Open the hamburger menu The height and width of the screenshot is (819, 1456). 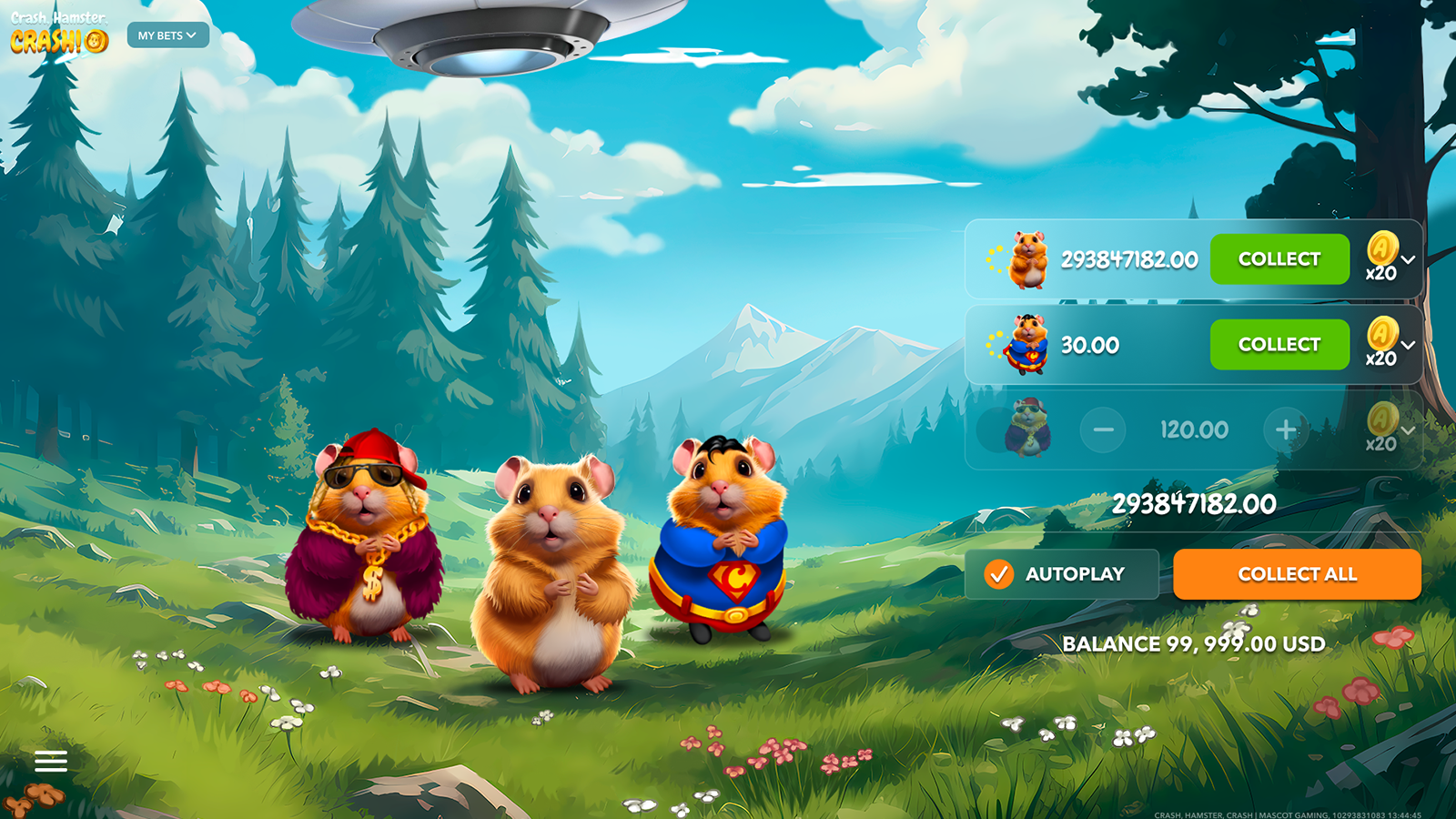51,761
